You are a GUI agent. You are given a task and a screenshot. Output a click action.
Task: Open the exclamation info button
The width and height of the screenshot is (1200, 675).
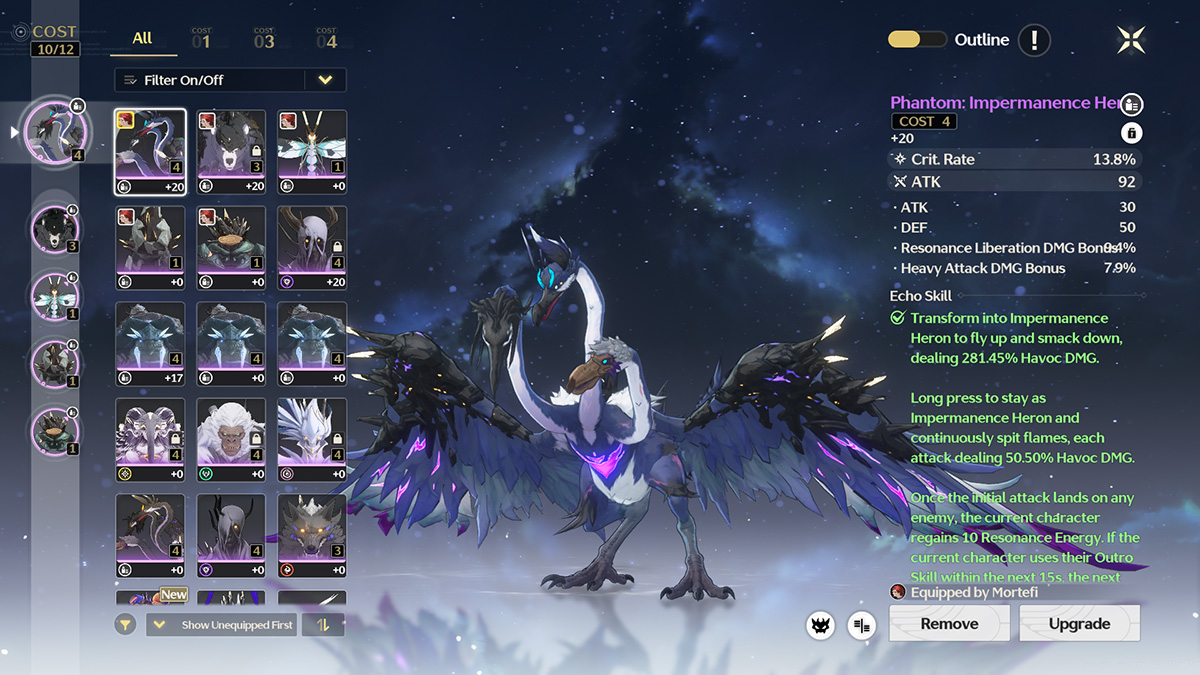pyautogui.click(x=1034, y=40)
